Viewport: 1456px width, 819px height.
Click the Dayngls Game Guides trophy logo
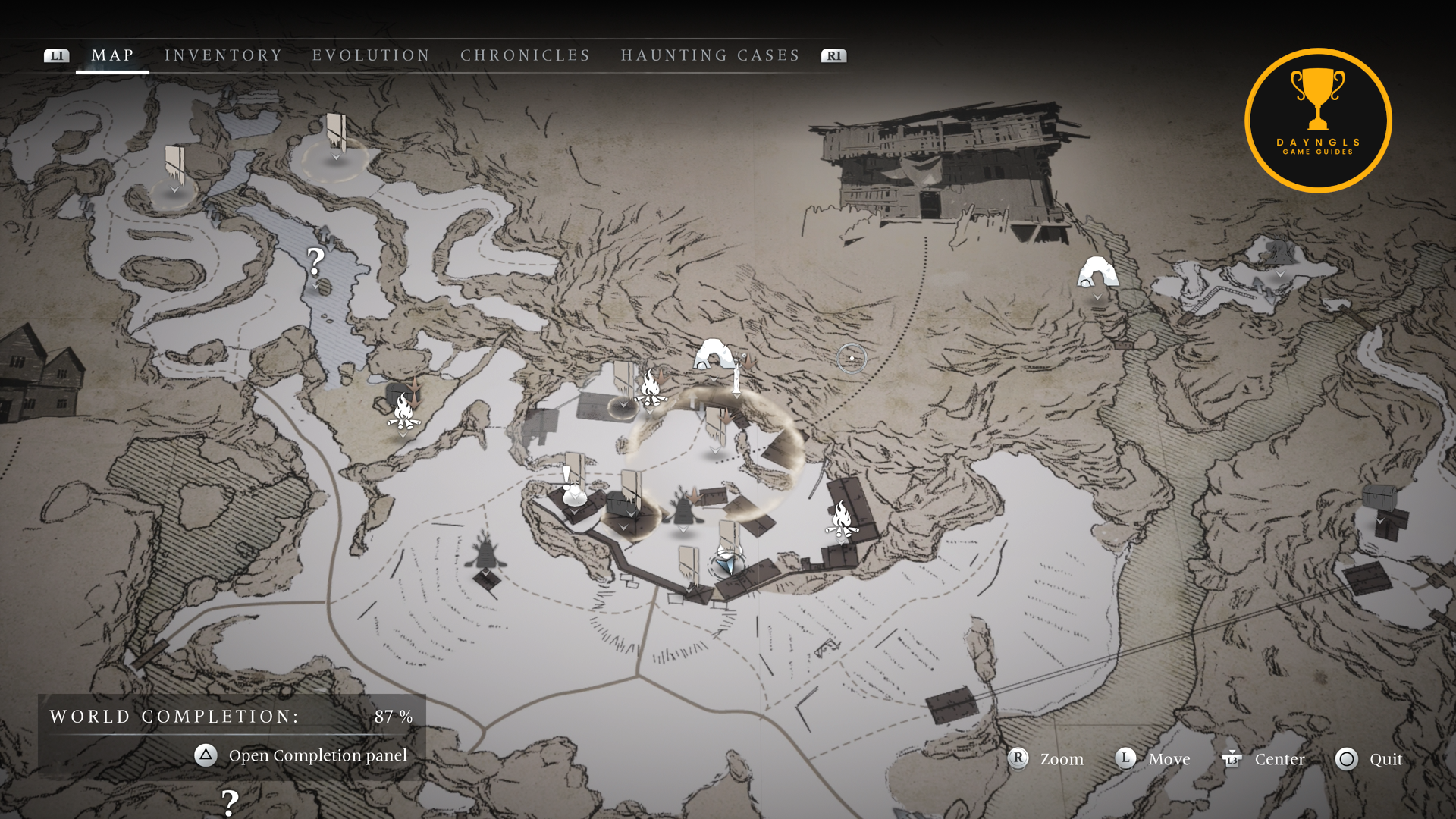pyautogui.click(x=1318, y=121)
